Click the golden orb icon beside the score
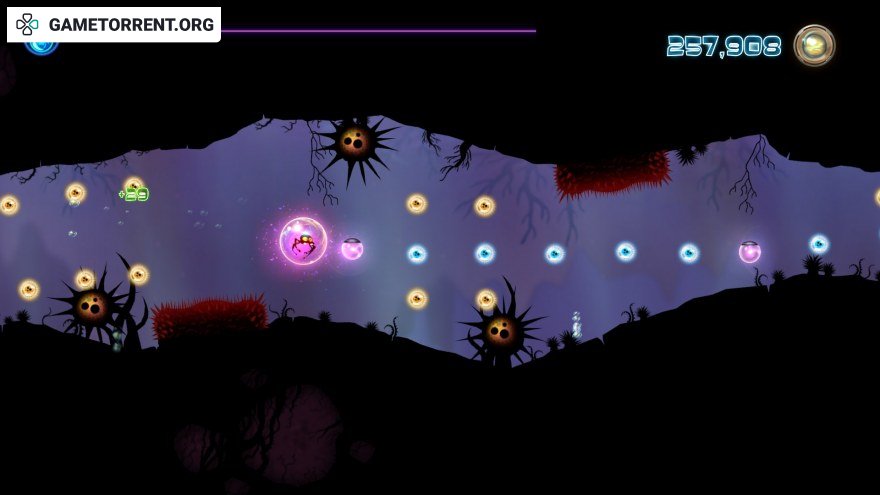 click(x=814, y=45)
